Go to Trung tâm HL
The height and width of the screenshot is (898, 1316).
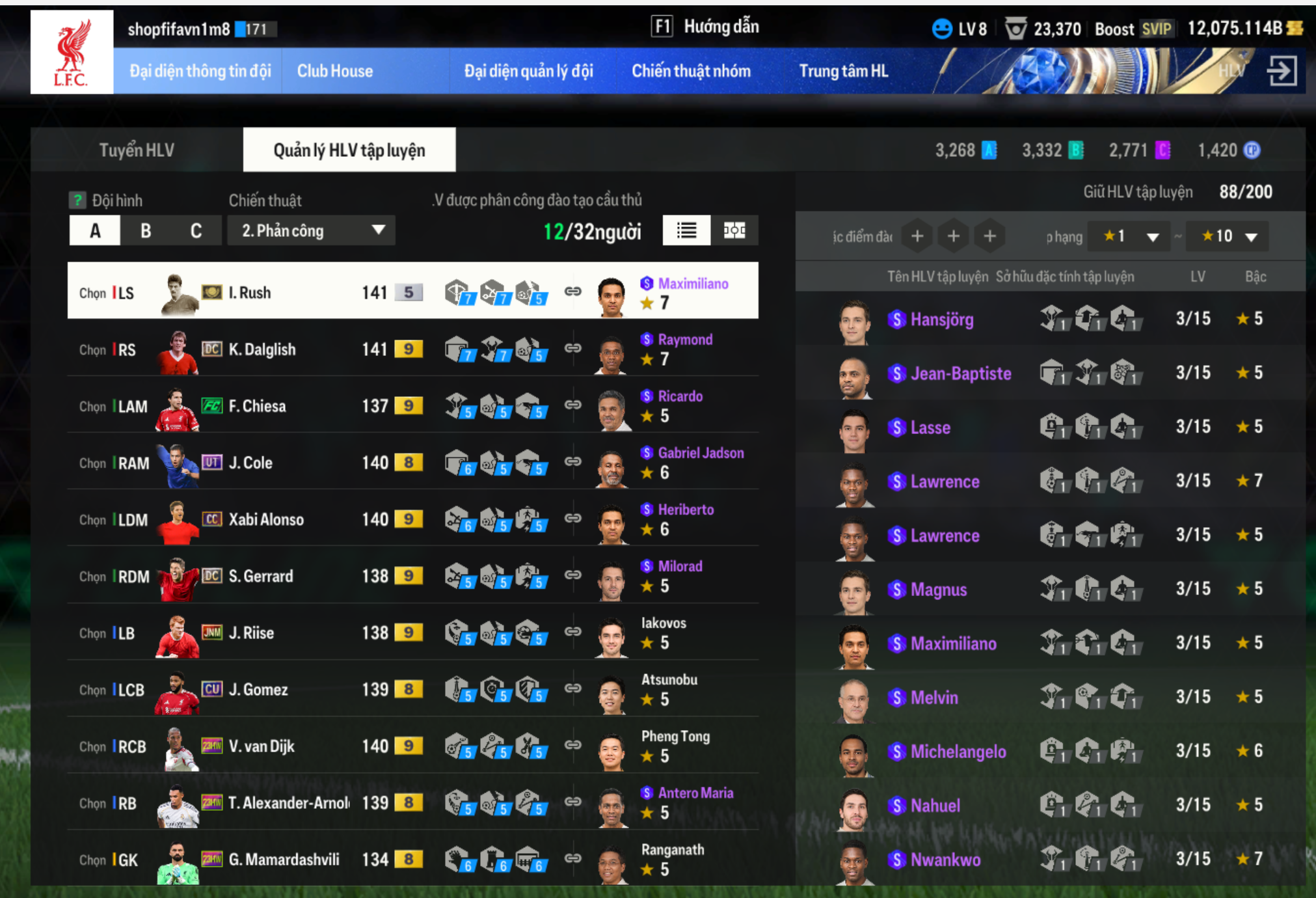point(843,71)
